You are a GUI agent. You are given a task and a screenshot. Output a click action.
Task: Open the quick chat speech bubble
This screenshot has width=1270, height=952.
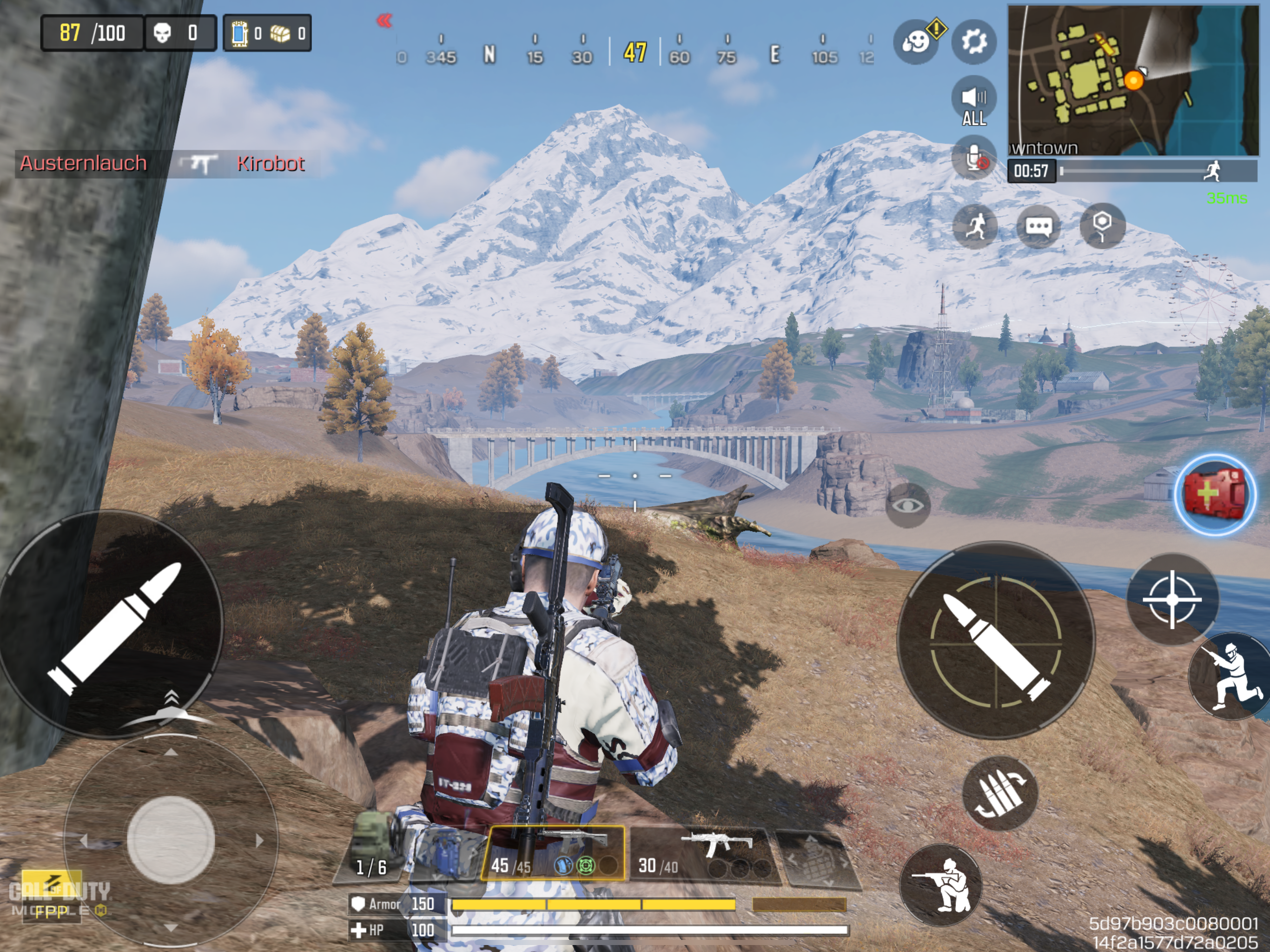[1038, 226]
